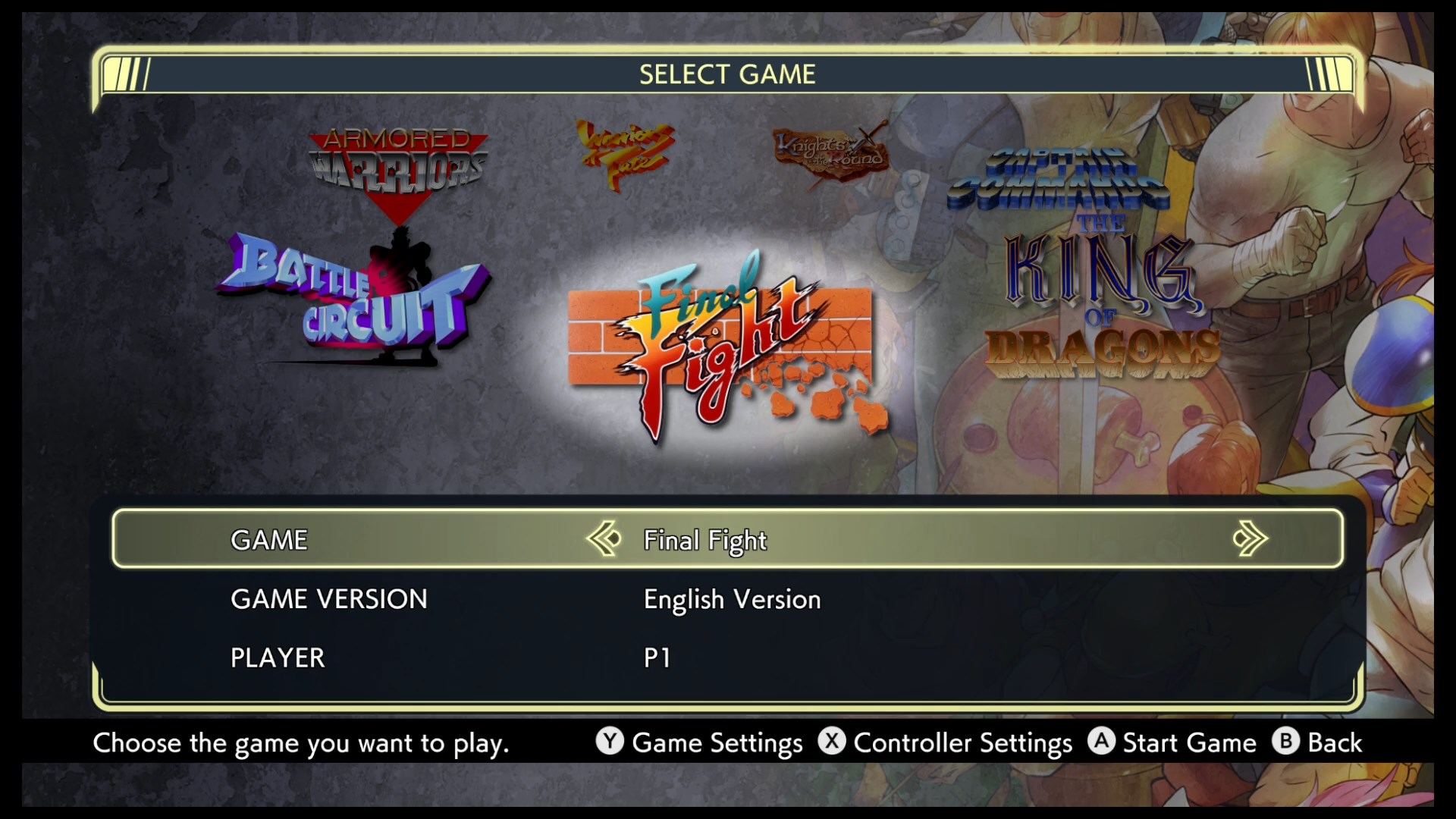Switch GAME VERSION from English Version

(731, 599)
